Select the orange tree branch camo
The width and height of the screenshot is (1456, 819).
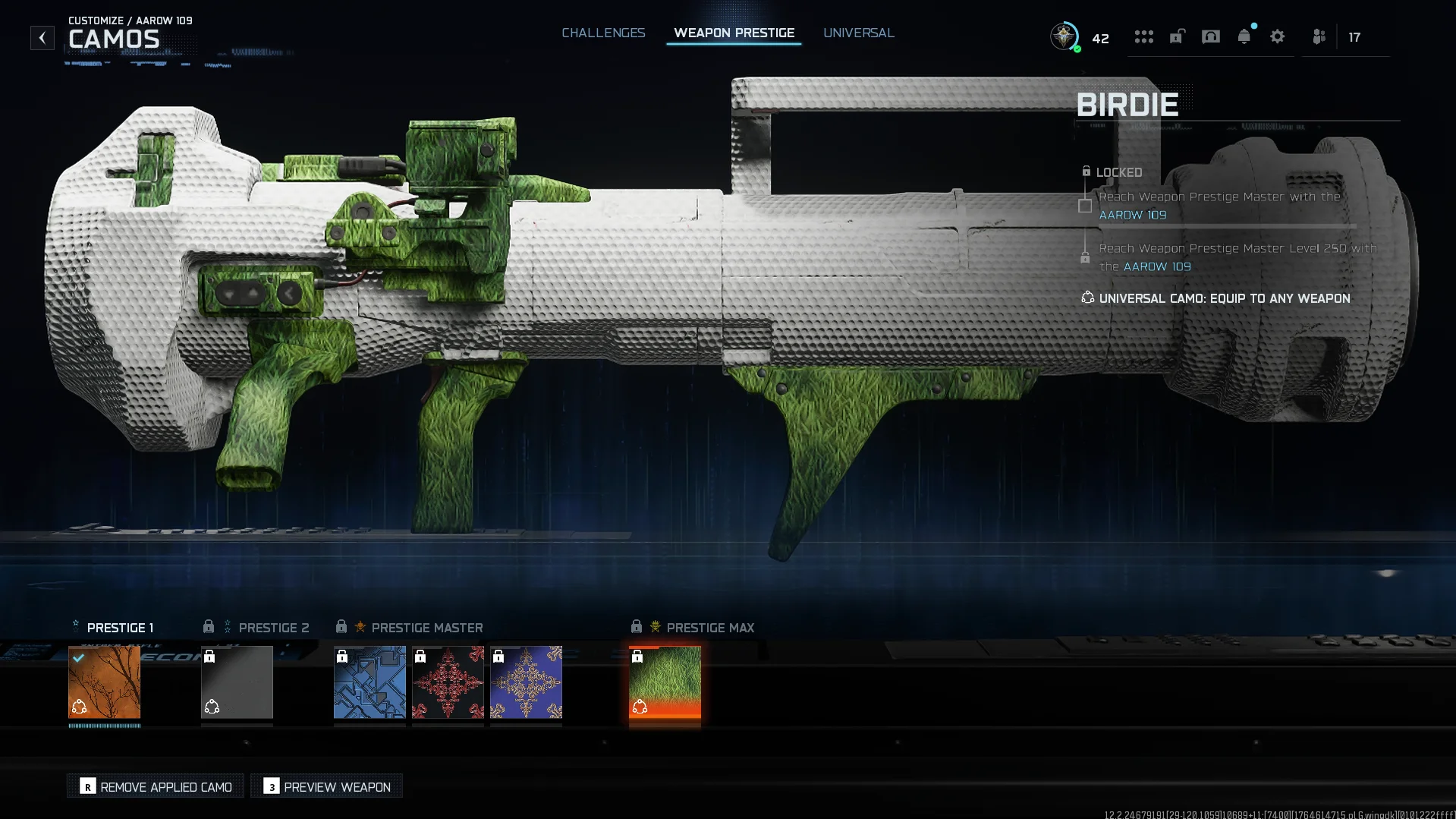click(105, 682)
